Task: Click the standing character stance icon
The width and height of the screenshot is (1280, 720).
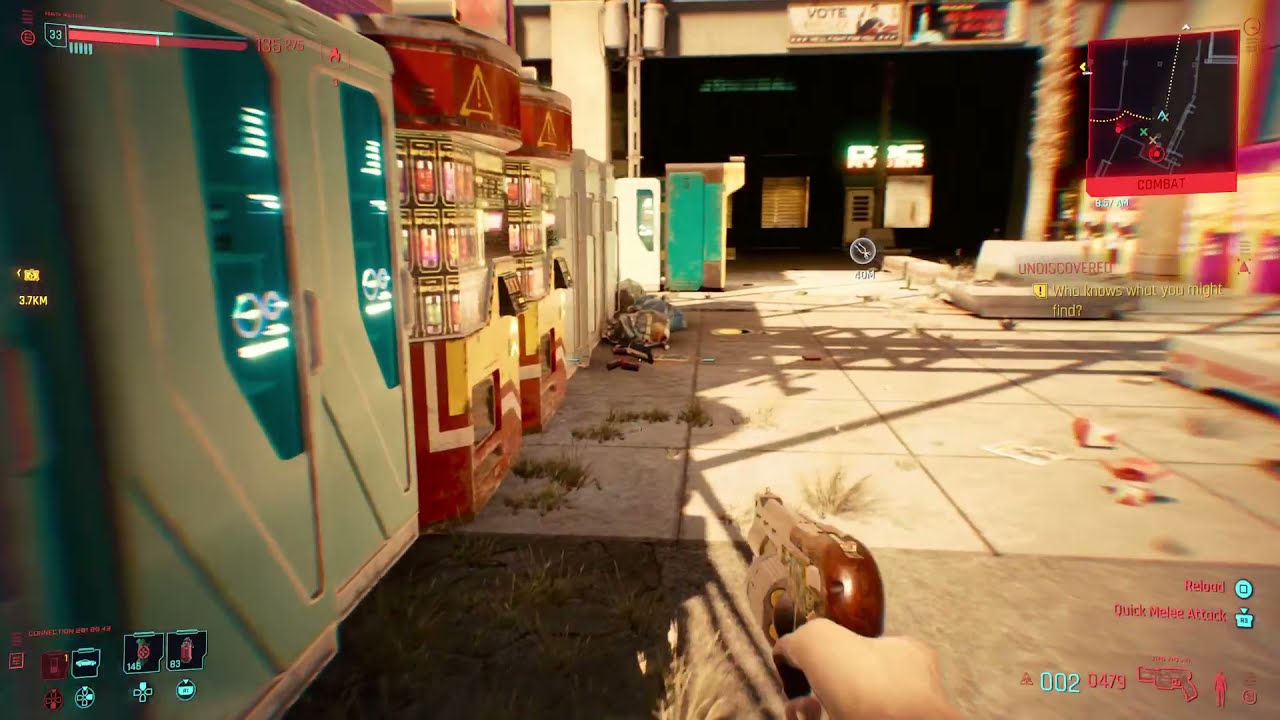Action: click(x=1222, y=686)
